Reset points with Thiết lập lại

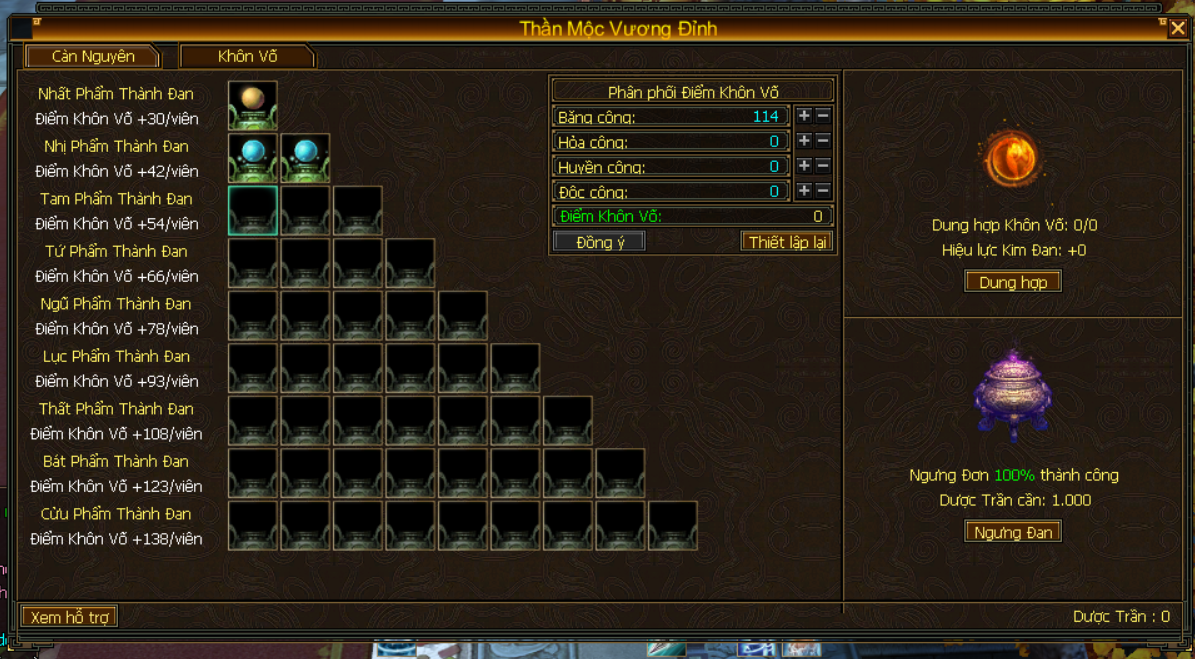click(787, 242)
